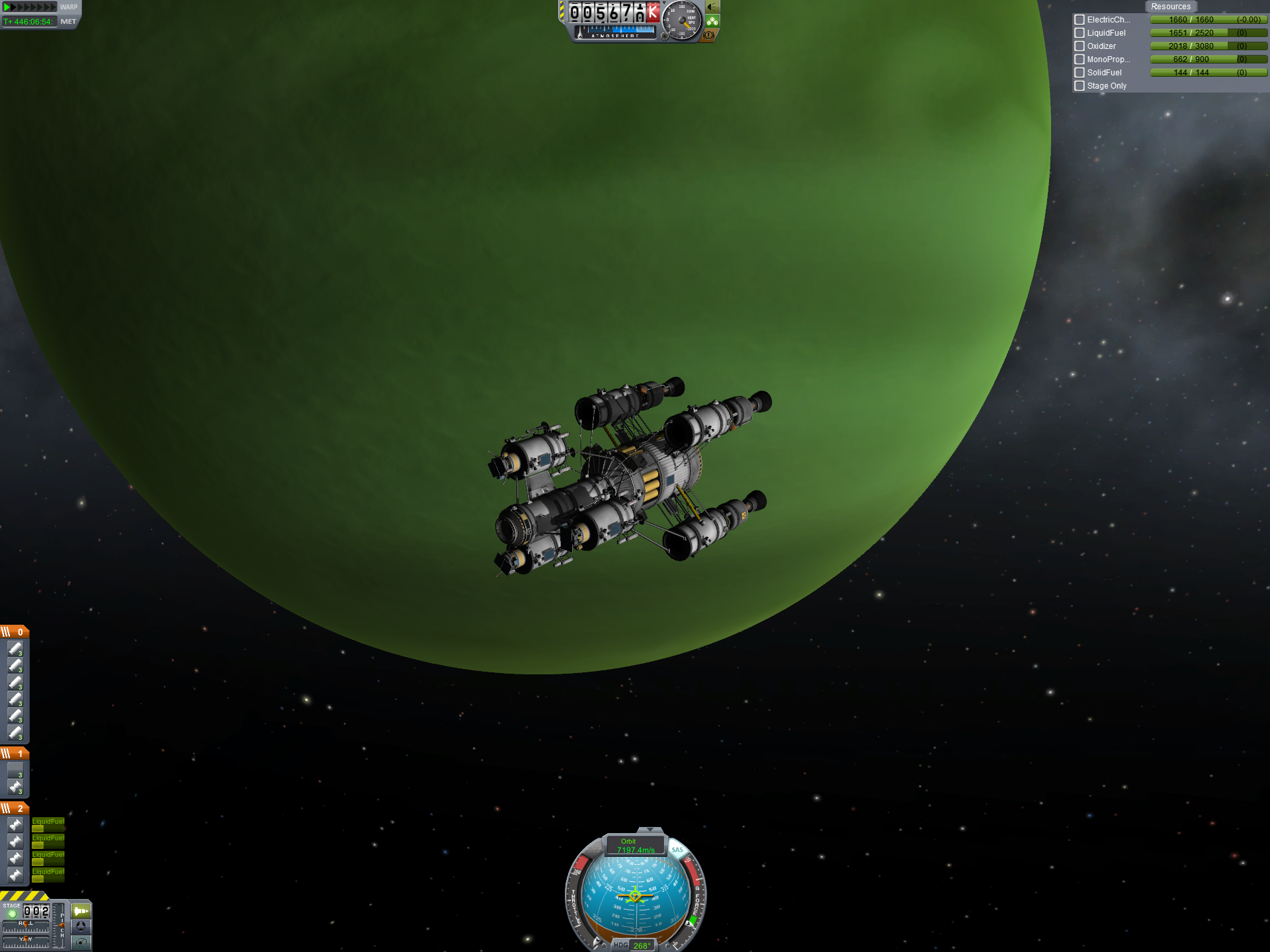The height and width of the screenshot is (952, 1270).
Task: Tick the ElectricCharge resource checkbox
Action: pos(1079,20)
